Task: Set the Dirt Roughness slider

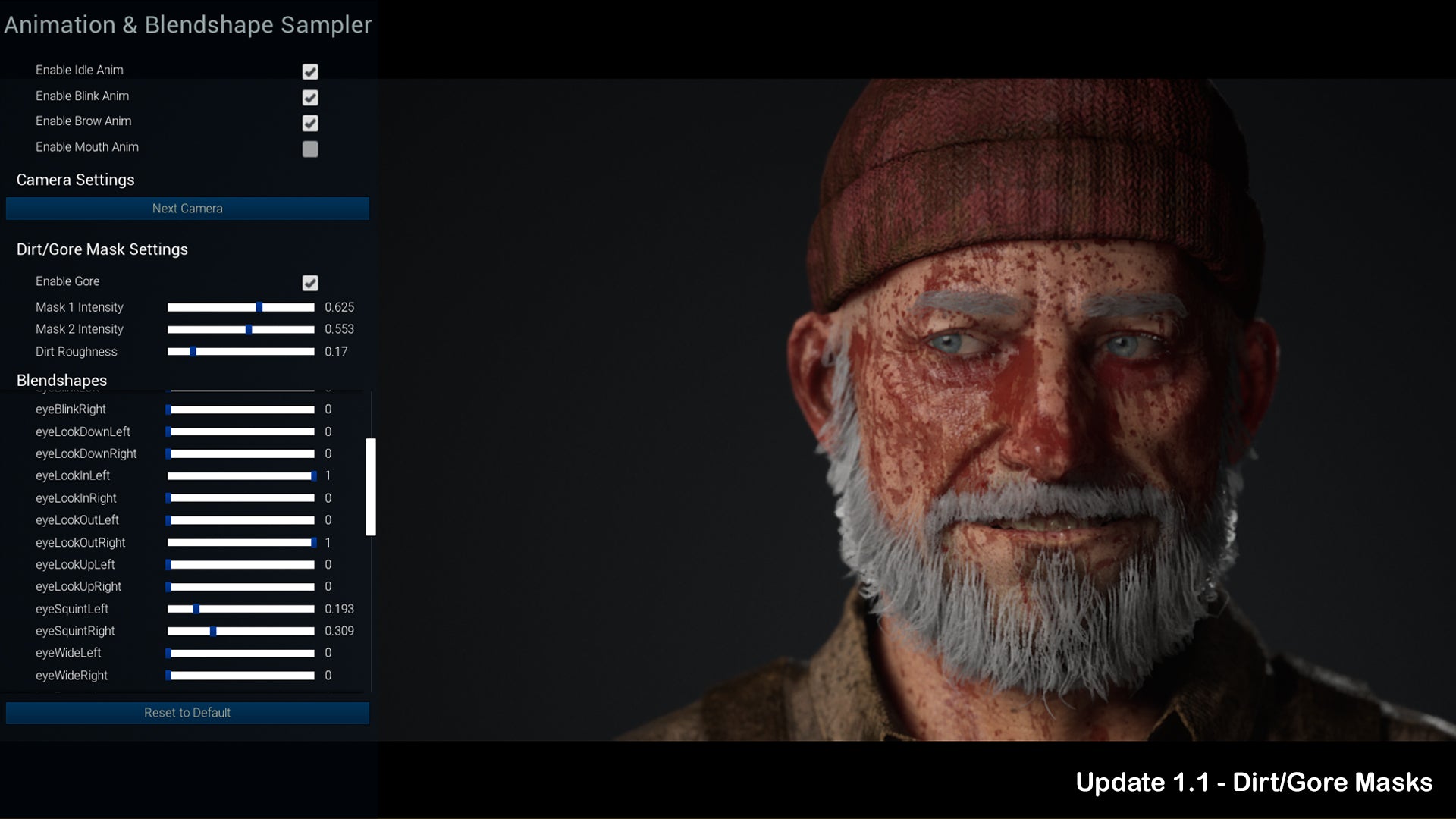Action: click(x=193, y=352)
